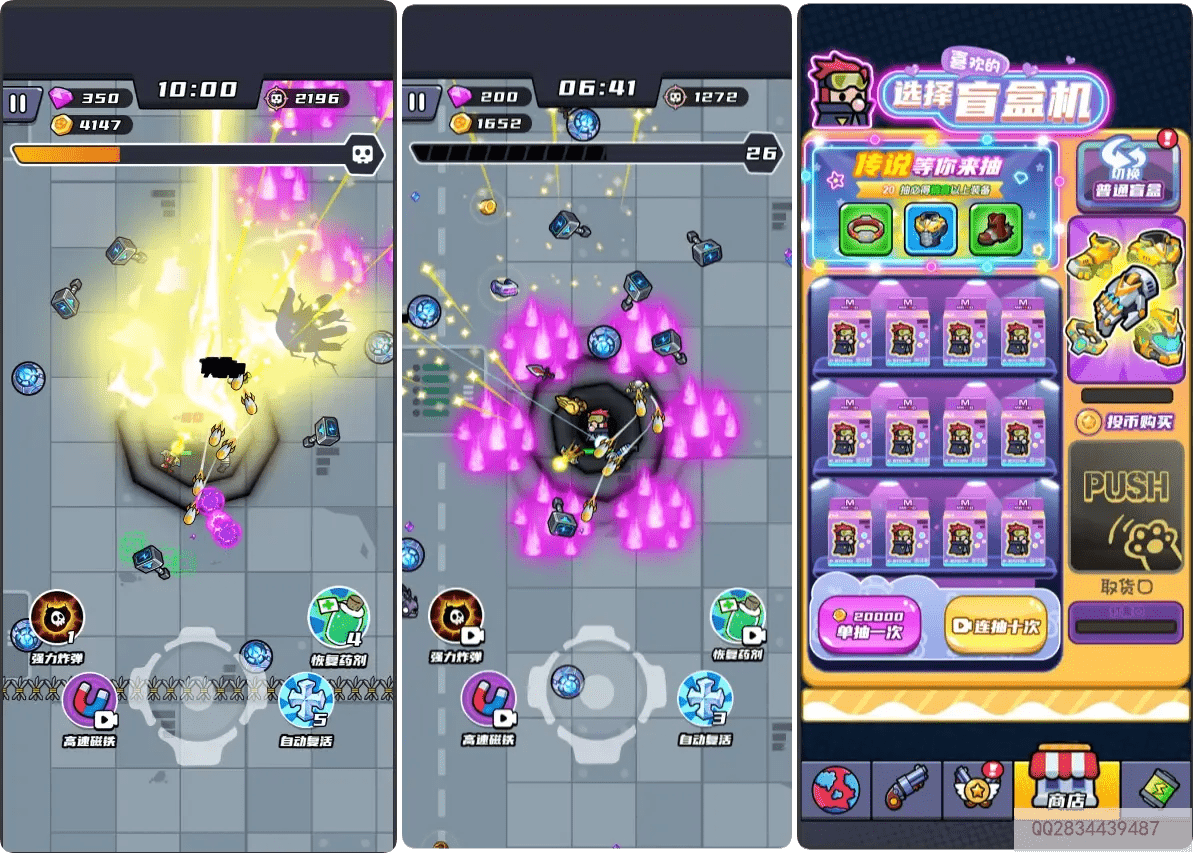Inspect the ring reward icon
This screenshot has width=1193, height=853.
[x=865, y=229]
